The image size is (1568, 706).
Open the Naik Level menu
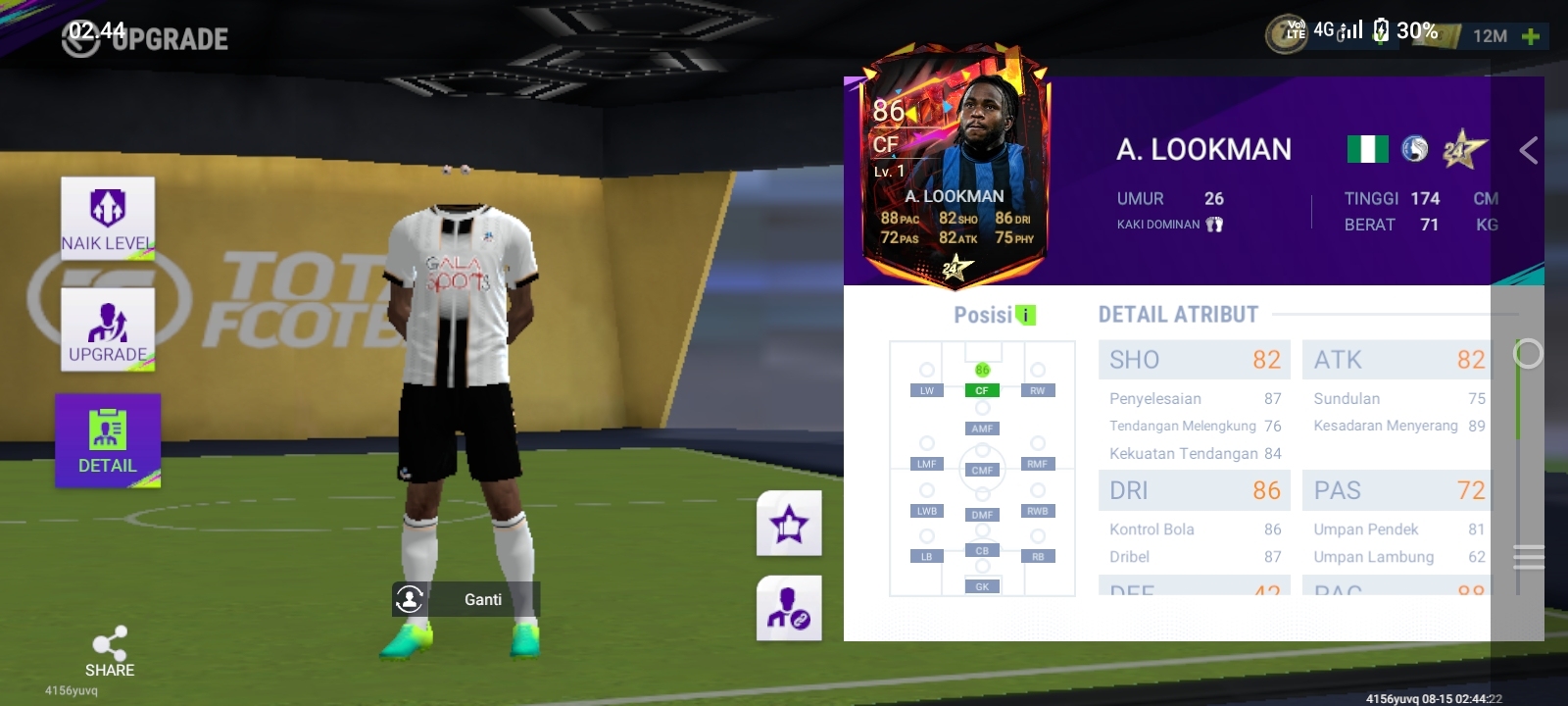point(108,218)
